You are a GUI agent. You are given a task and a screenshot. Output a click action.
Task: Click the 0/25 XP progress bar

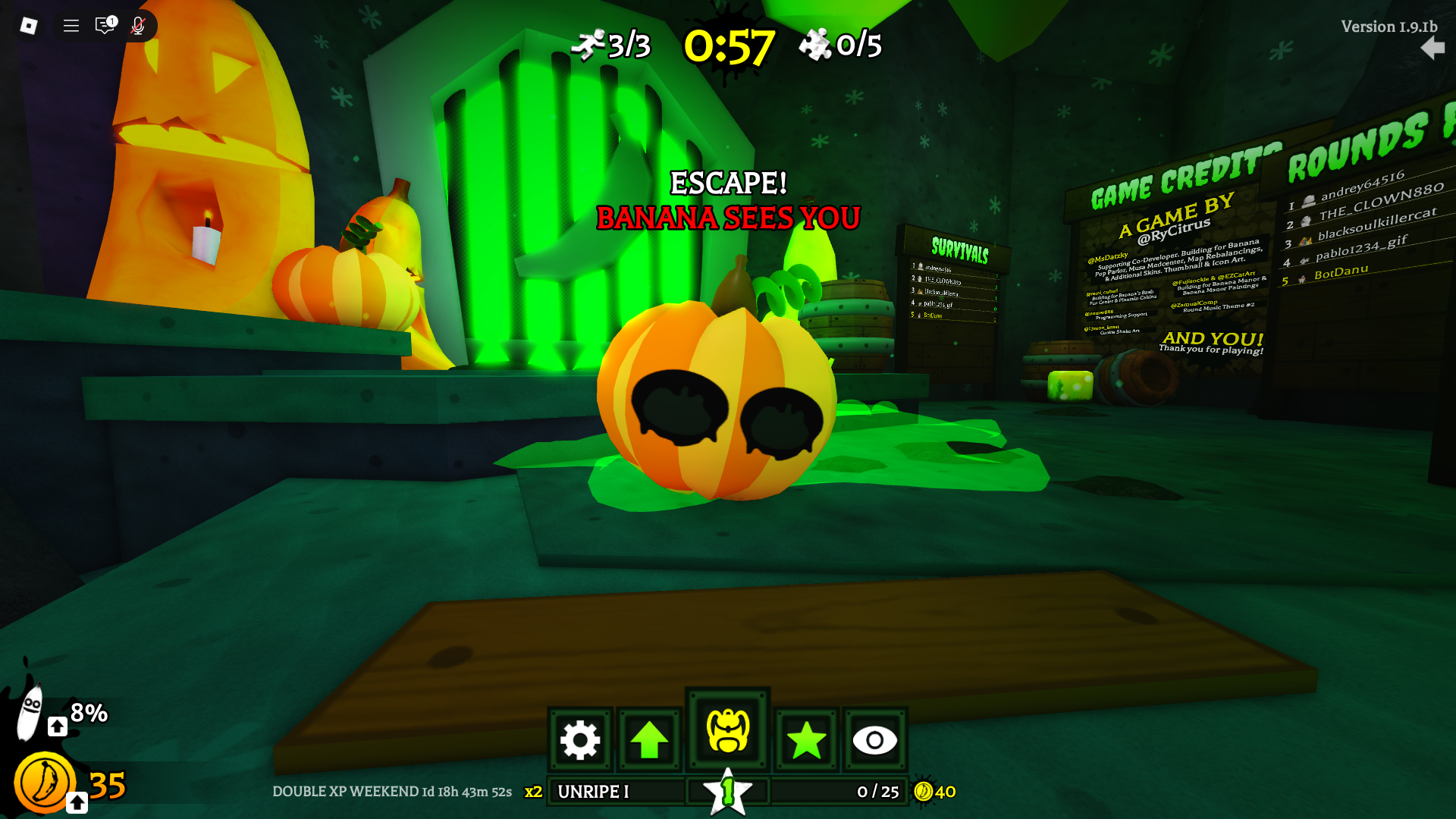point(876,792)
